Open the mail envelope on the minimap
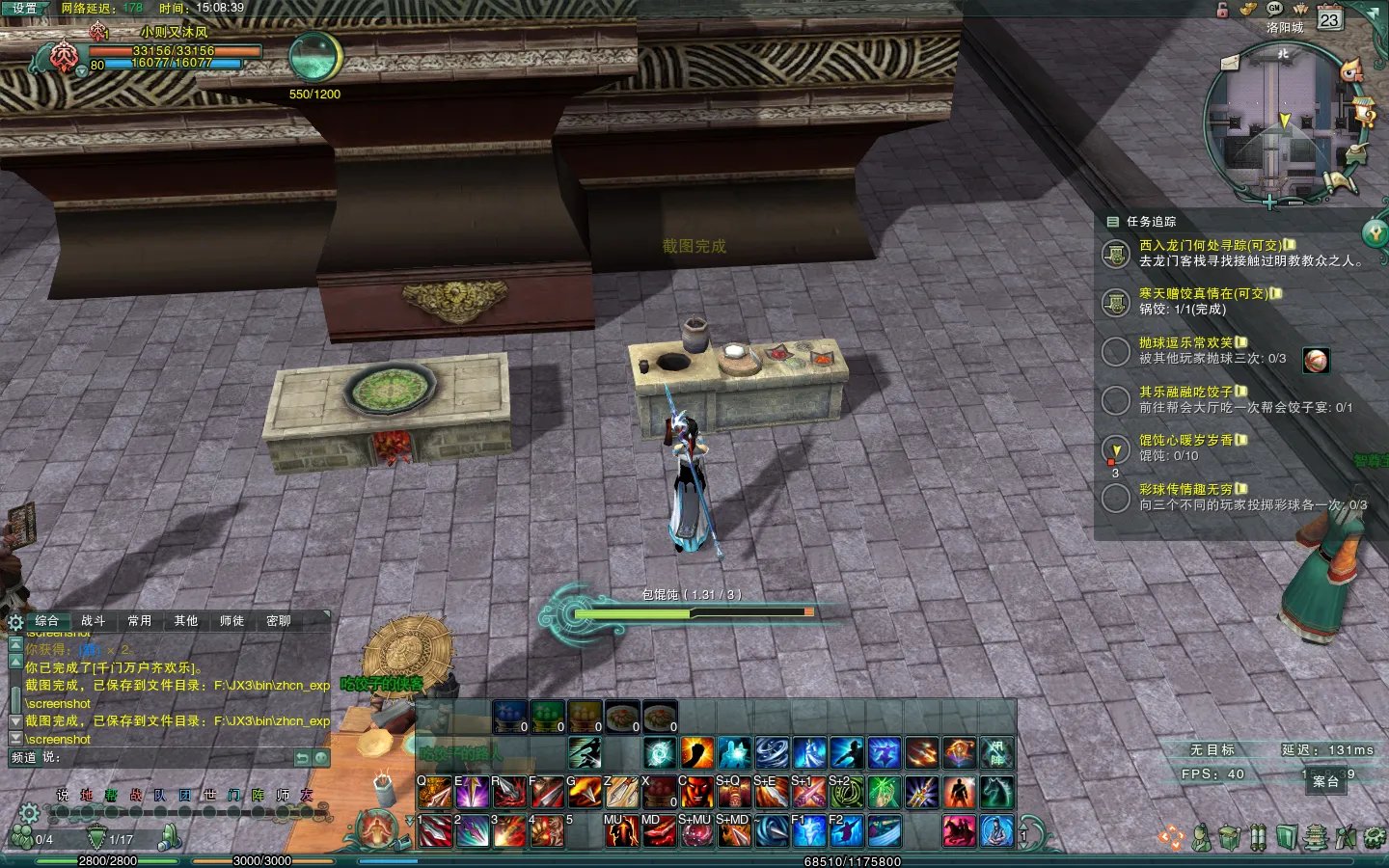The image size is (1389, 868). click(1230, 63)
